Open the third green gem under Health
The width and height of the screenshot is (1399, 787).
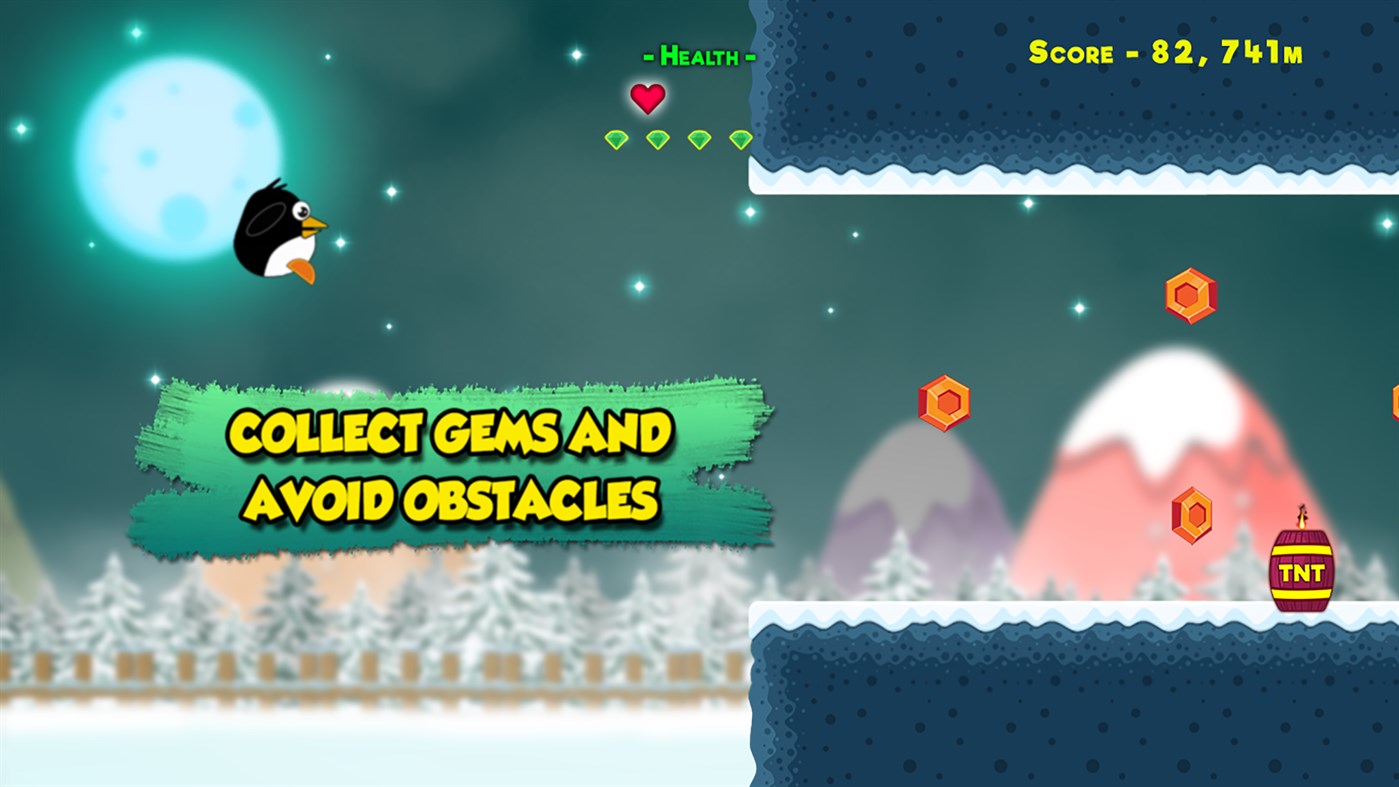click(x=698, y=139)
